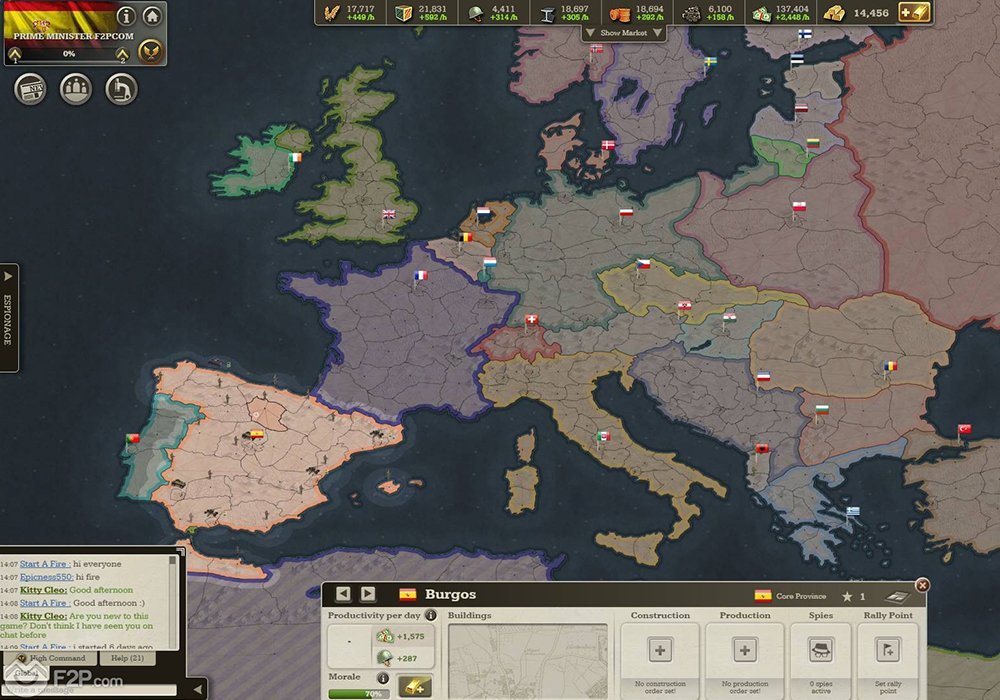Open the diplomacy icon with three figures
1000x700 pixels.
click(76, 89)
